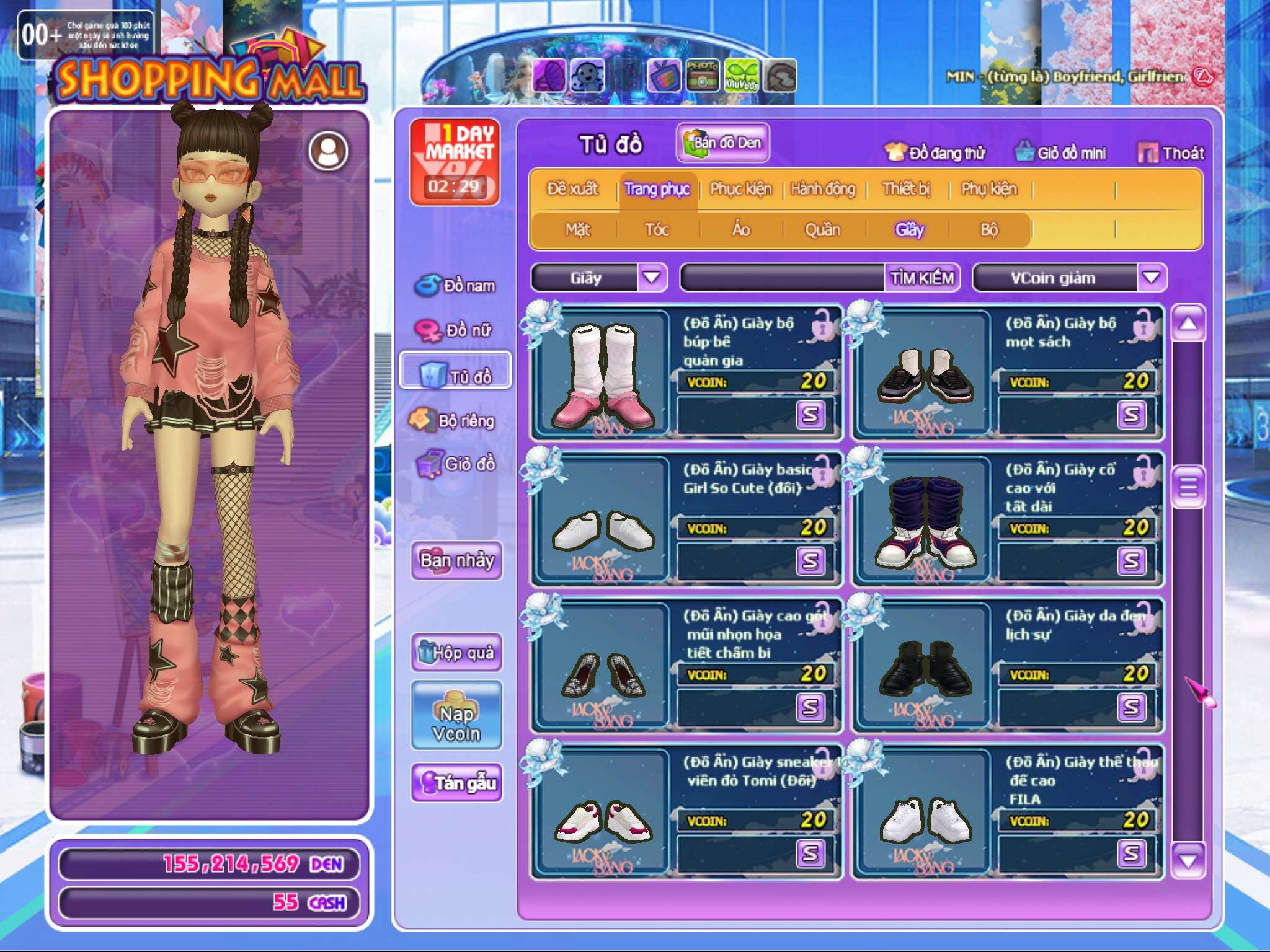Switch to the Quần subcategory

tap(822, 230)
